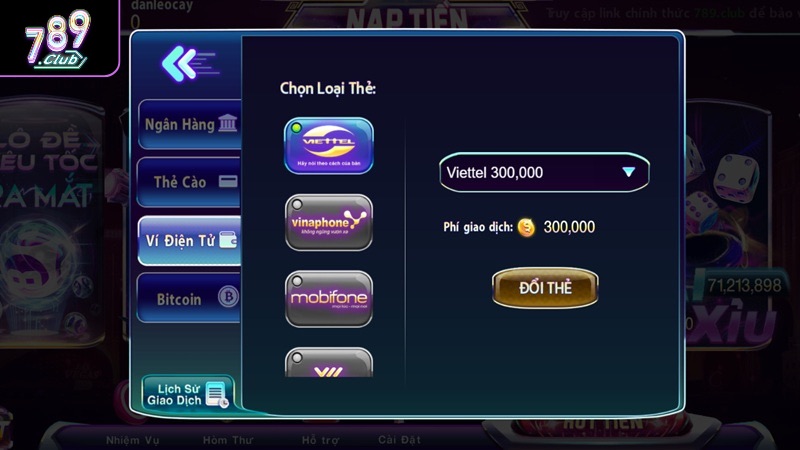Choose the Bitcoin tab
The height and width of the screenshot is (450, 800).
(190, 298)
